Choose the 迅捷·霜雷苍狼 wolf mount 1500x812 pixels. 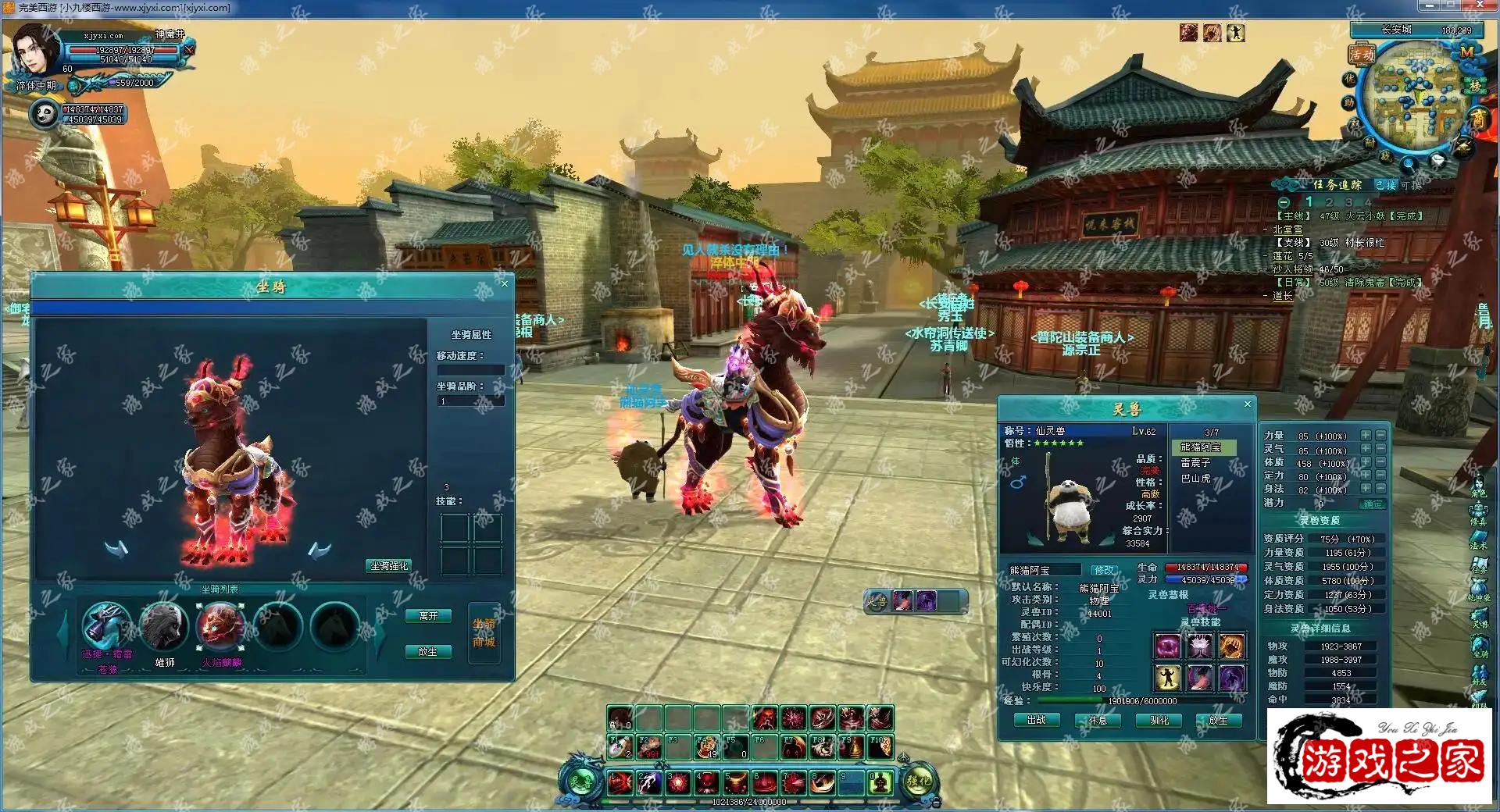click(106, 626)
